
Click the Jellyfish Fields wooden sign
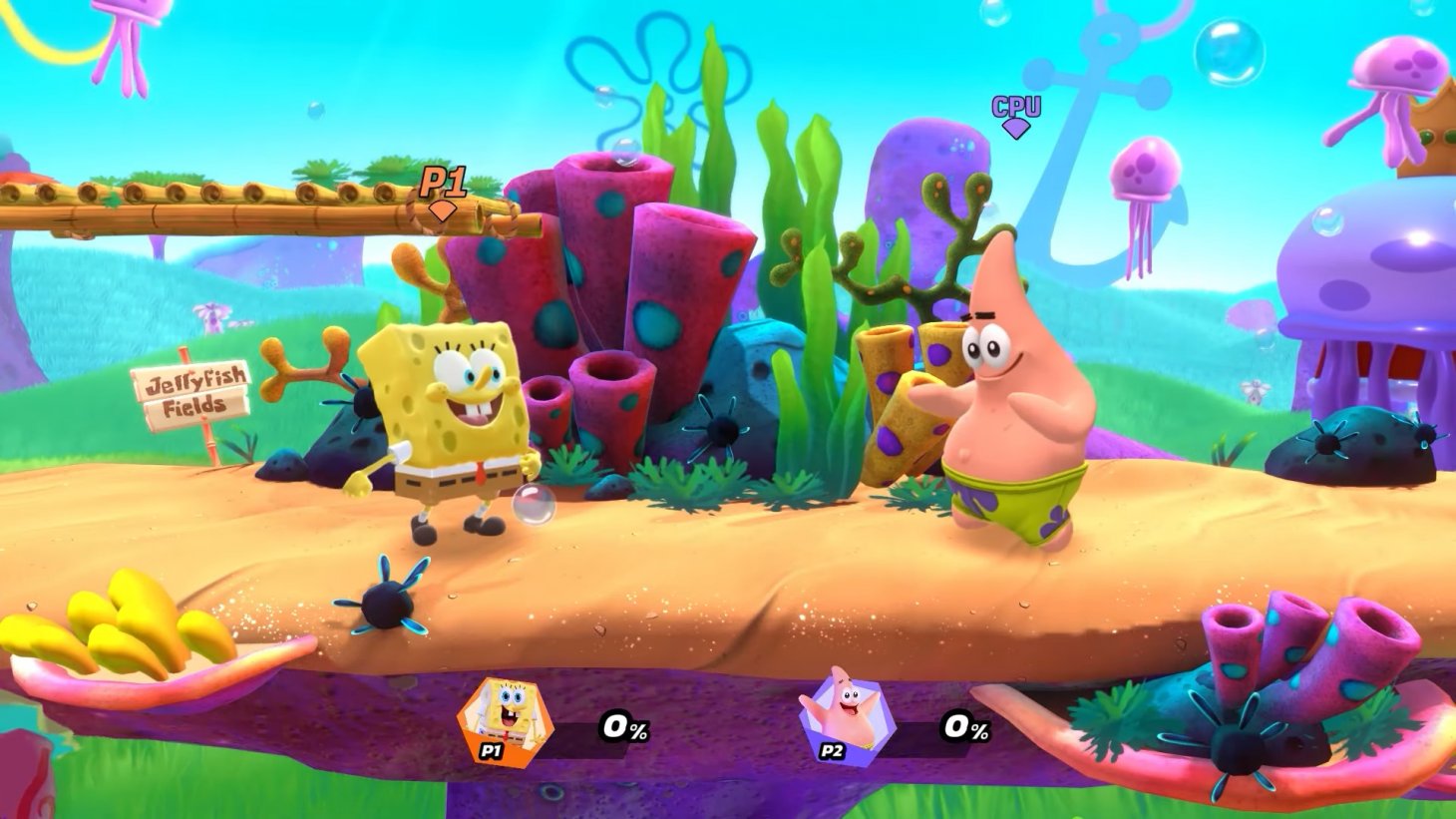[192, 388]
